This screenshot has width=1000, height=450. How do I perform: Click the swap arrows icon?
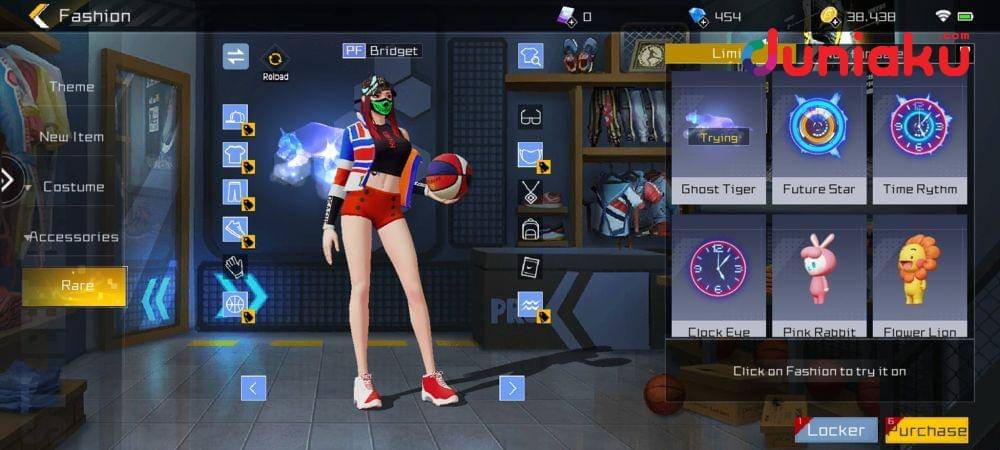(235, 56)
